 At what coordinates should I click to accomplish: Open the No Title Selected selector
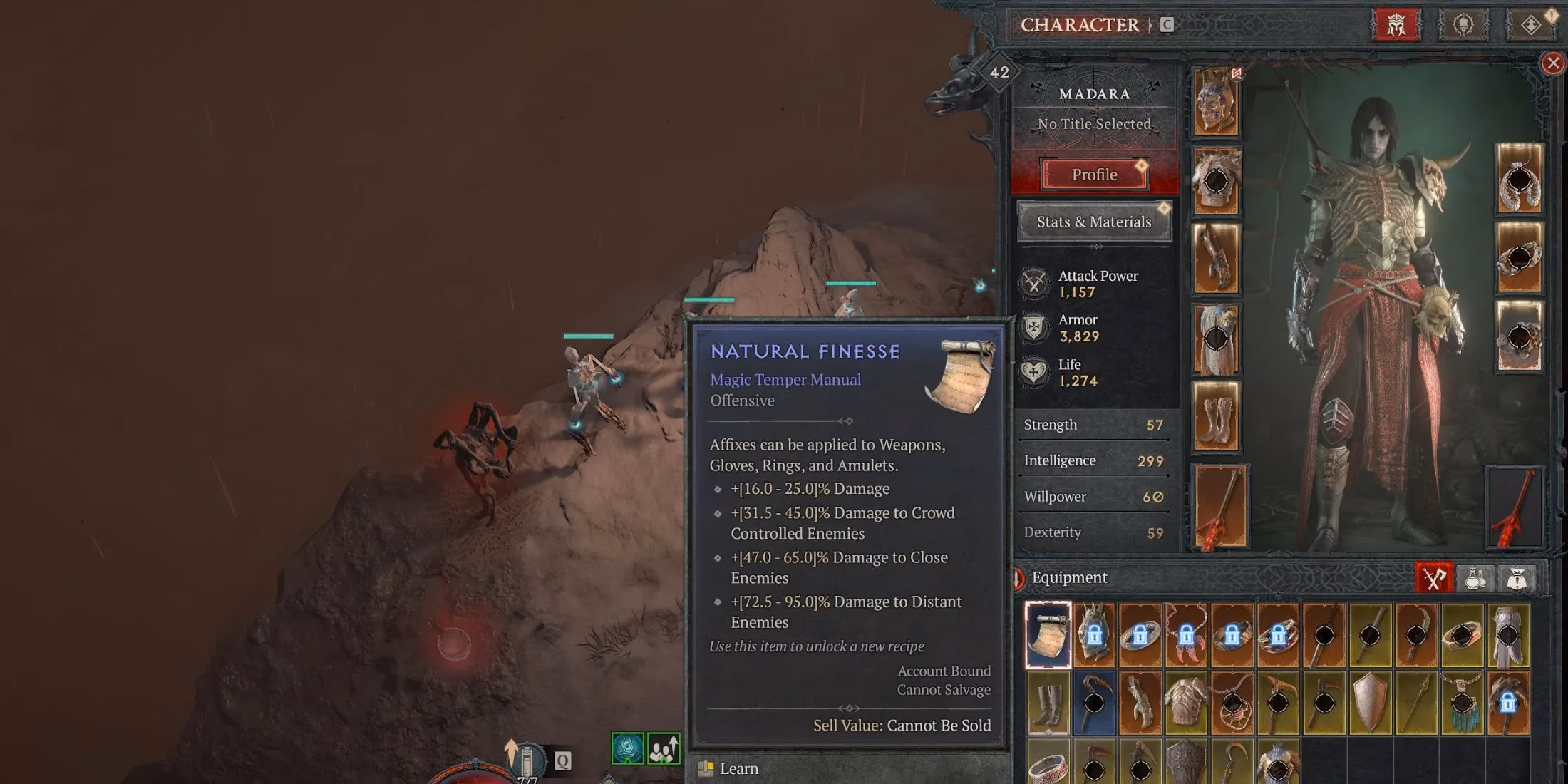click(x=1093, y=123)
